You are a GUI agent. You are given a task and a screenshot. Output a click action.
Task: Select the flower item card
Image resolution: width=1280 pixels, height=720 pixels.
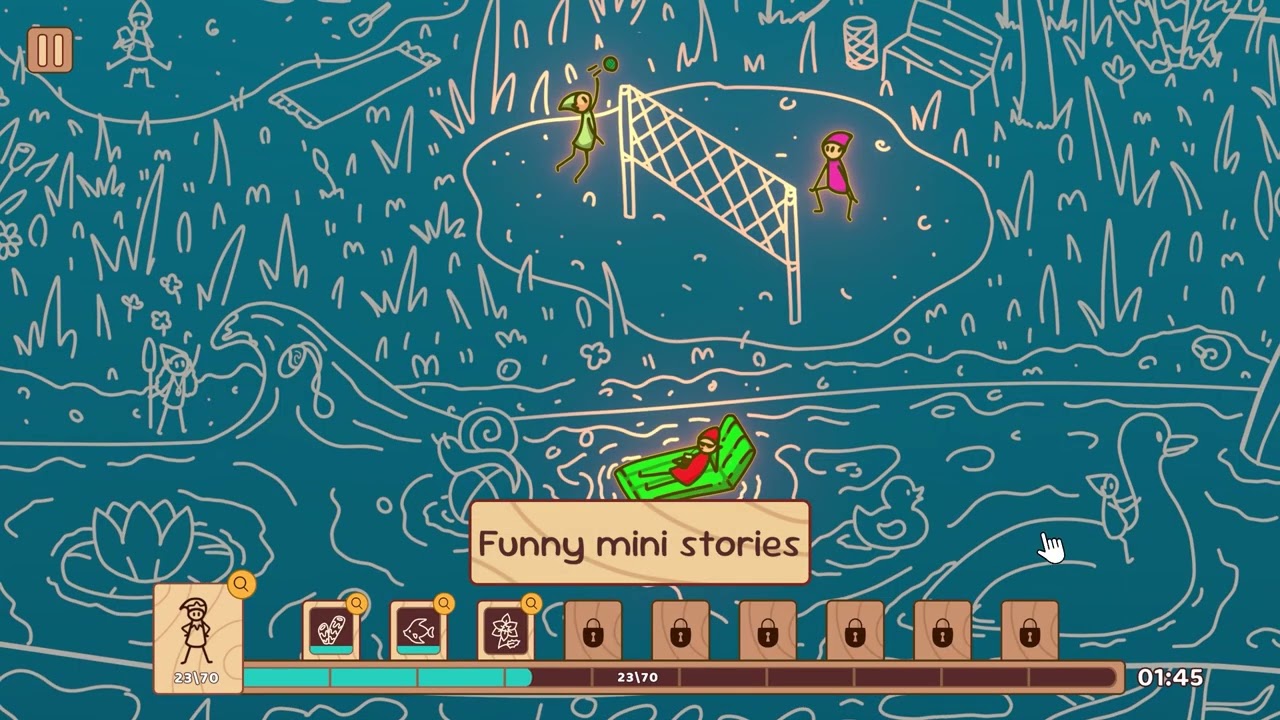[x=507, y=632]
